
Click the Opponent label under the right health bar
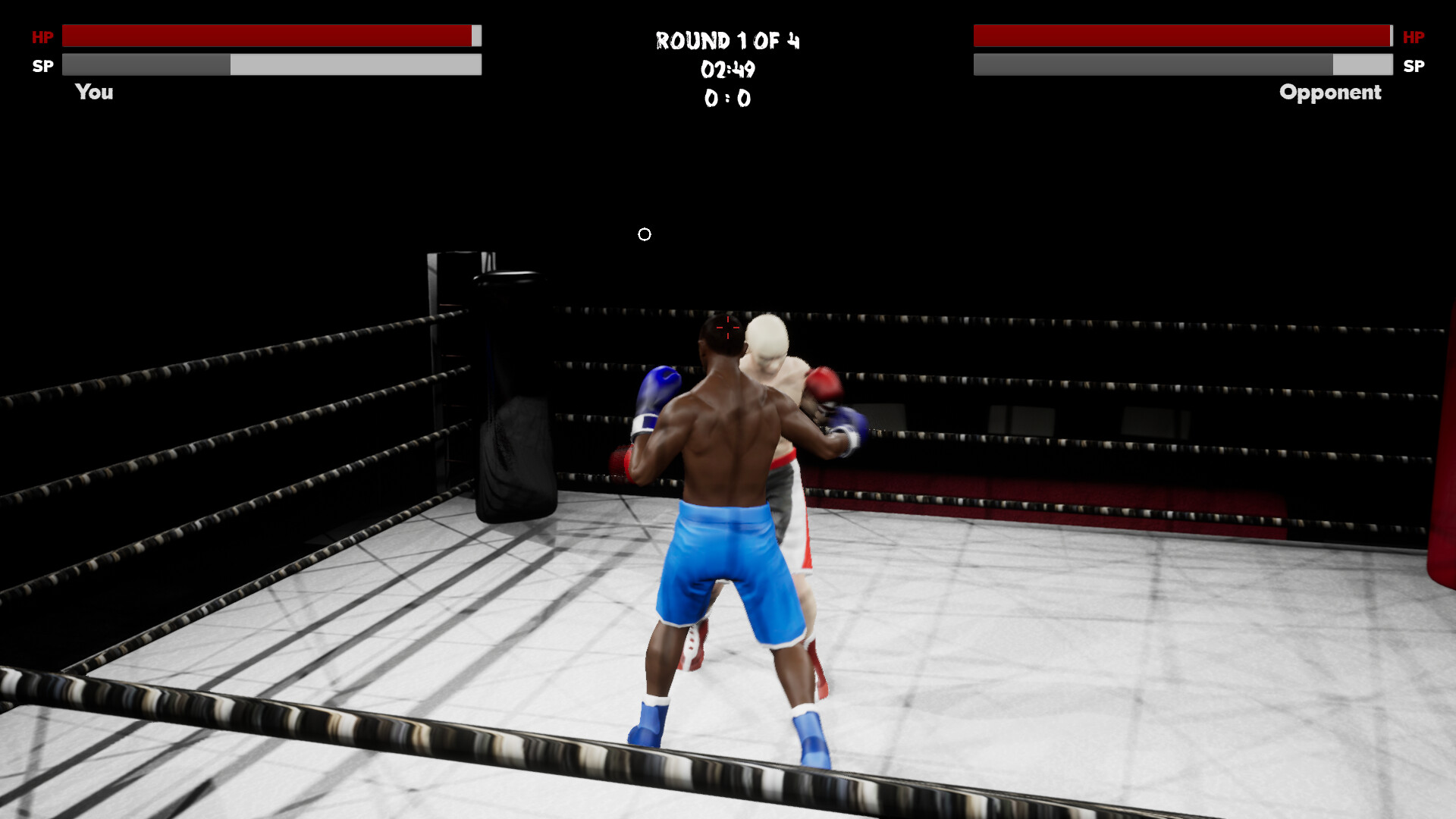coord(1330,93)
